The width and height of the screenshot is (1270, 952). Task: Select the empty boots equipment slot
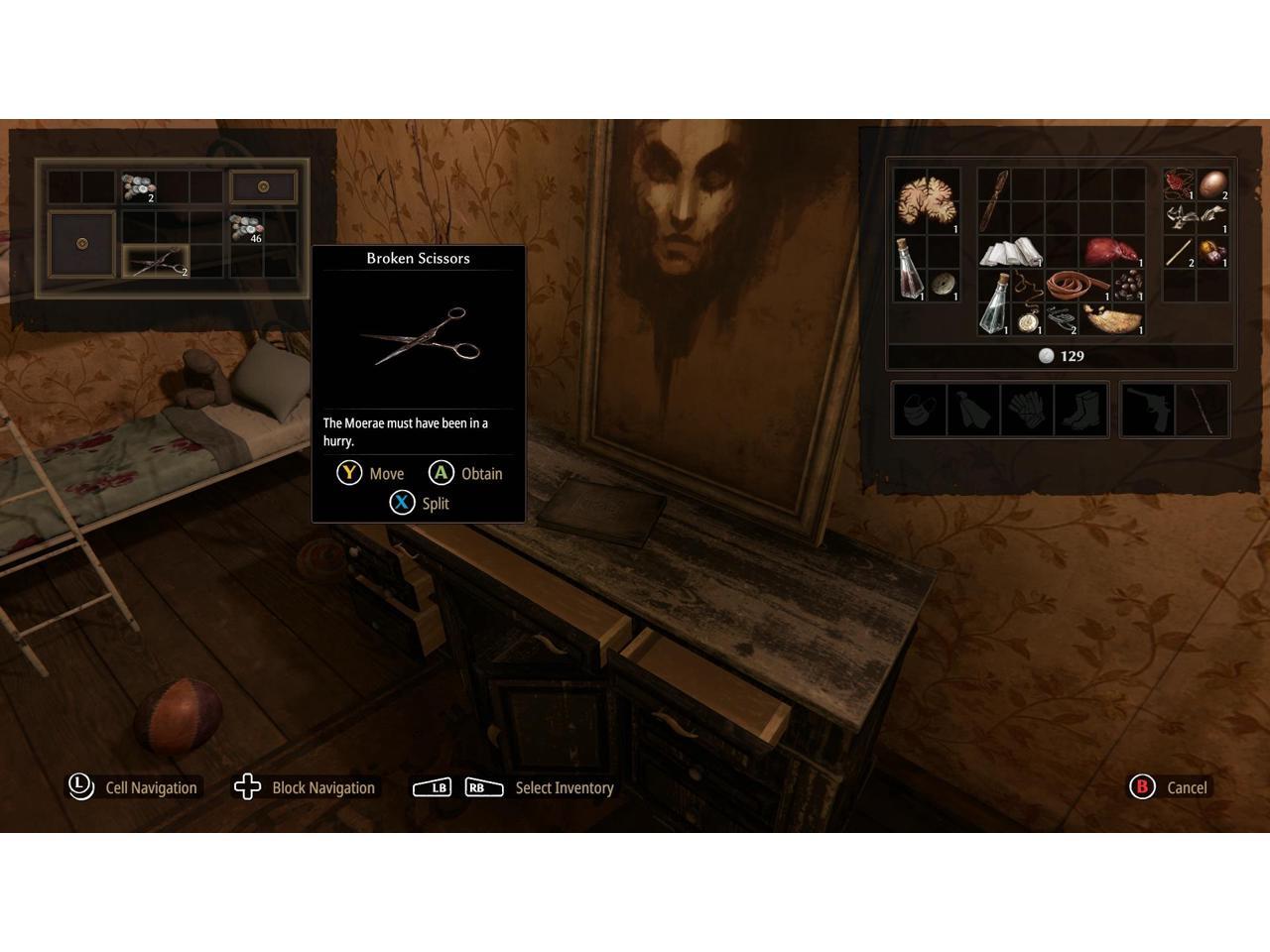(1080, 410)
